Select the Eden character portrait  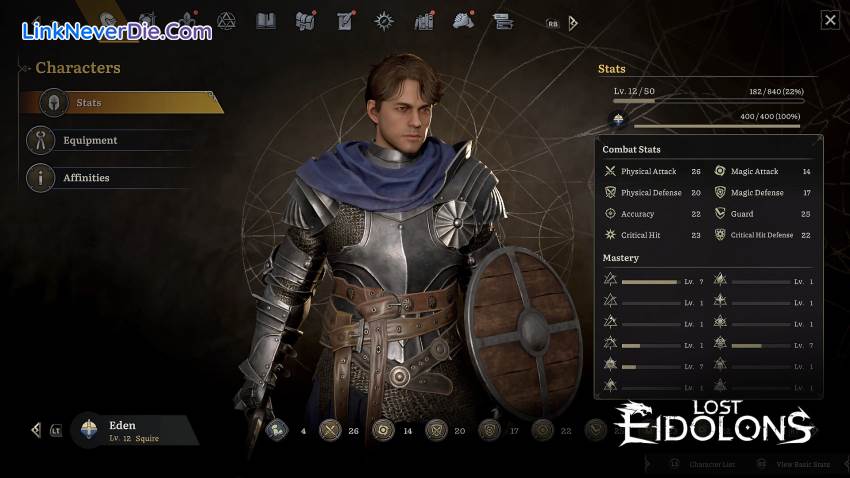point(89,430)
